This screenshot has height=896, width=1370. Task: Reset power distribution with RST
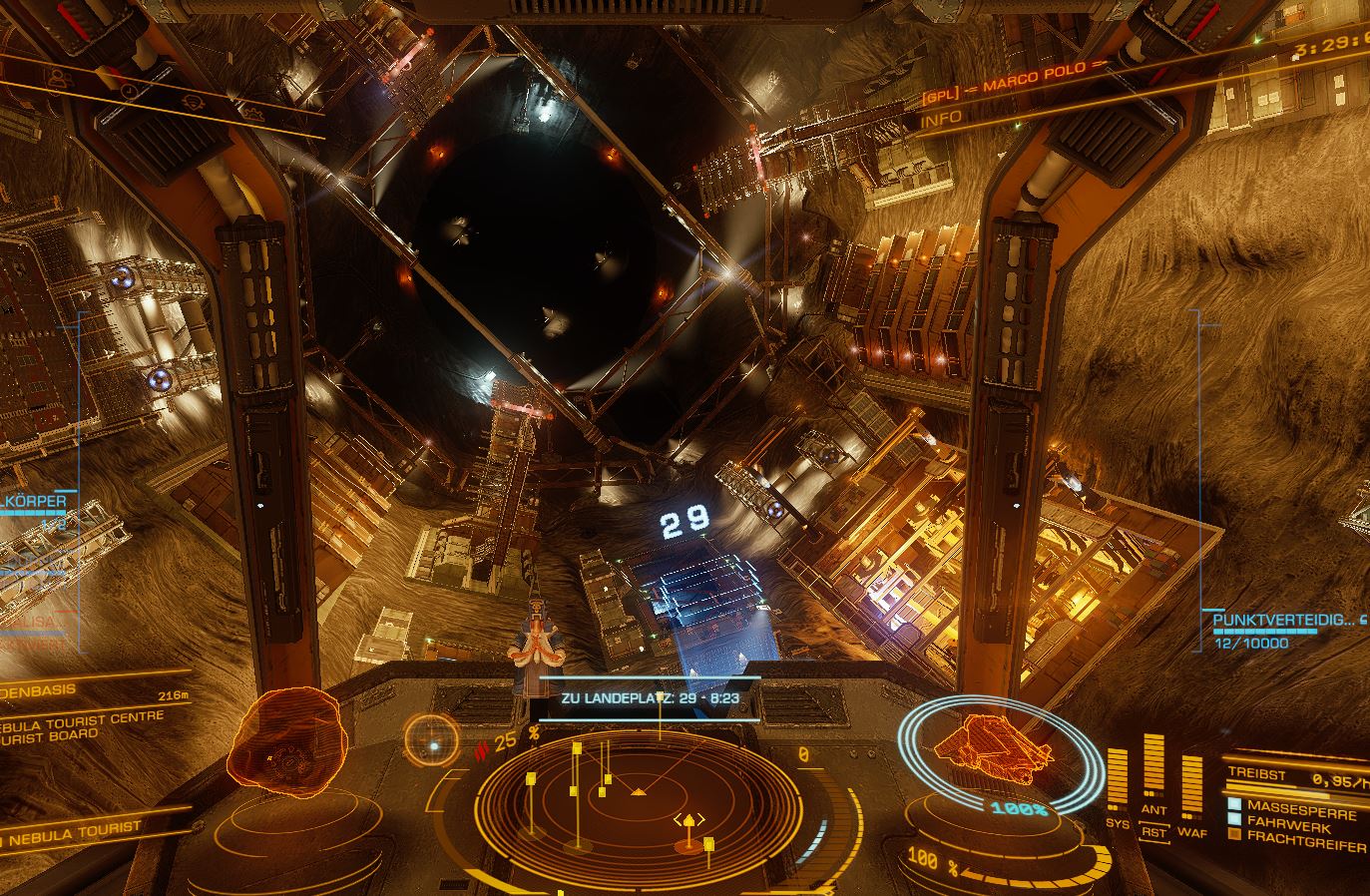pyautogui.click(x=1153, y=832)
